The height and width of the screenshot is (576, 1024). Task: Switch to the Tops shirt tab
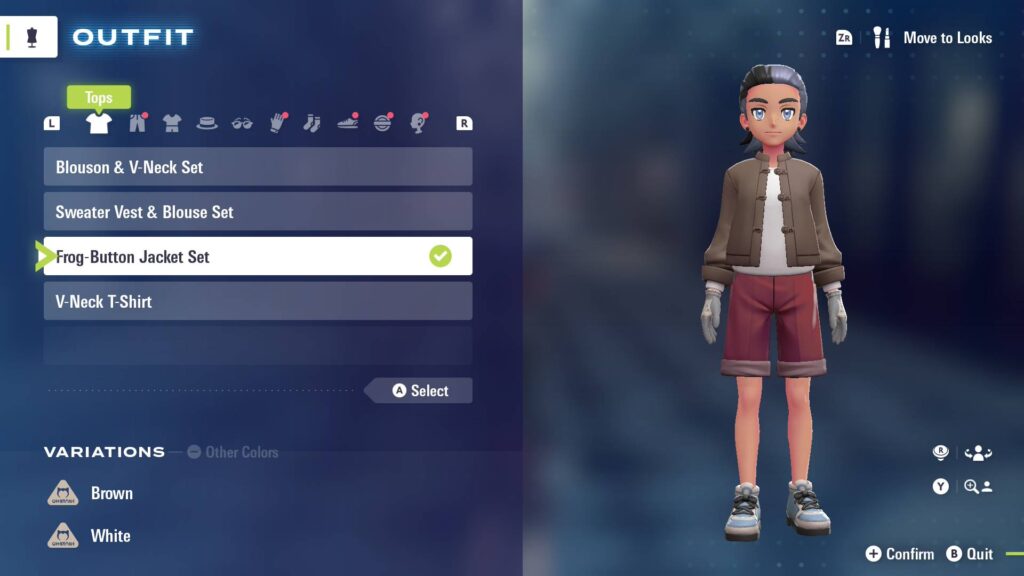(x=98, y=123)
